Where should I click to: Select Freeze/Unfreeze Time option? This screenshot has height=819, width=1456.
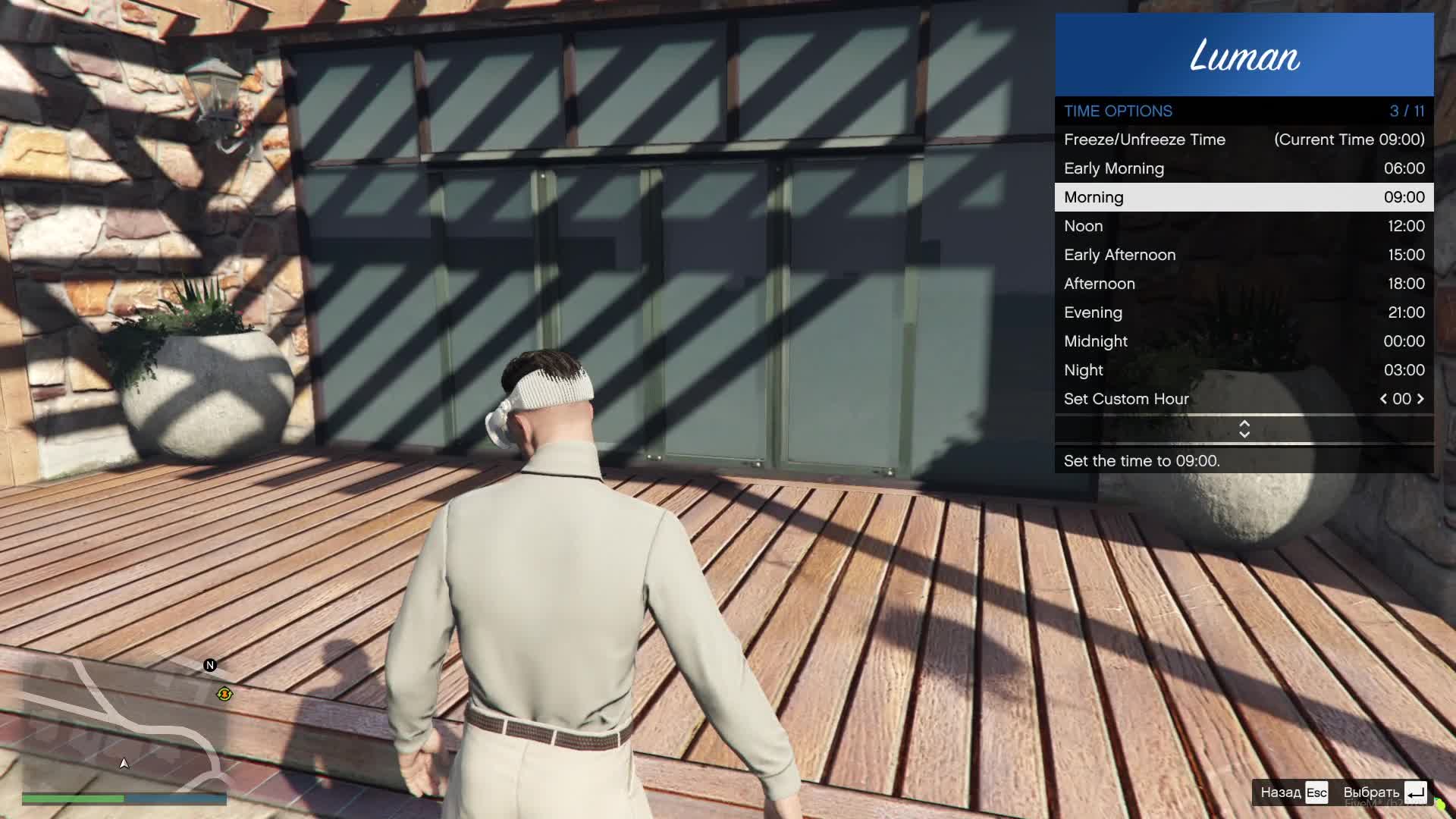click(1244, 140)
